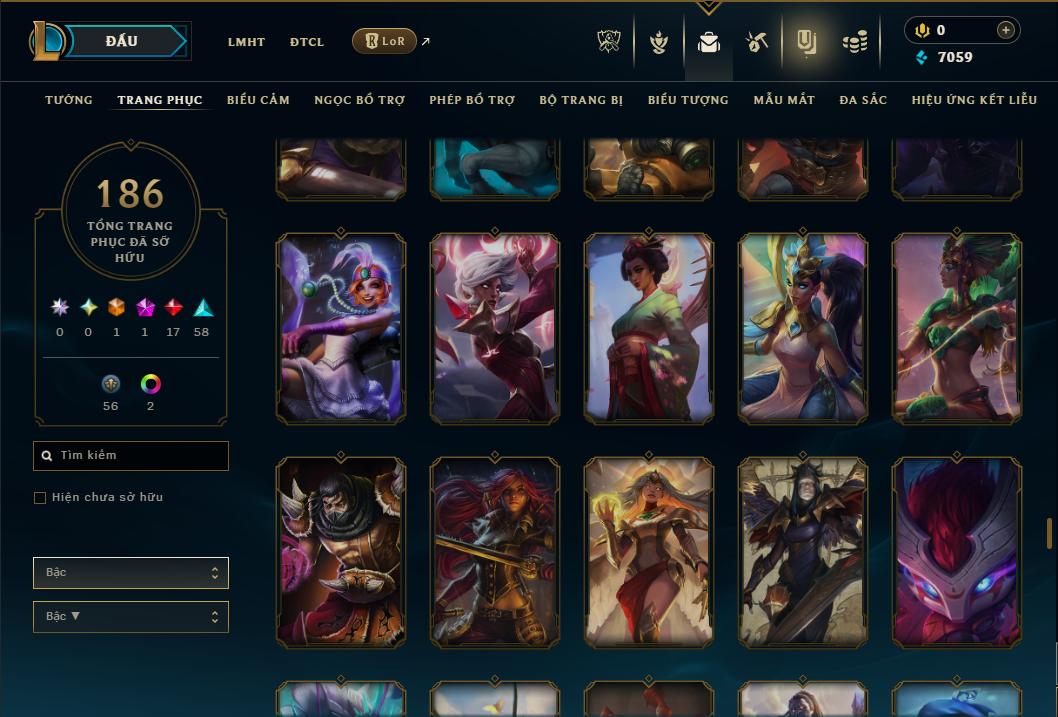The width and height of the screenshot is (1058, 717).
Task: Switch to ĐTCL mode
Action: click(x=307, y=42)
